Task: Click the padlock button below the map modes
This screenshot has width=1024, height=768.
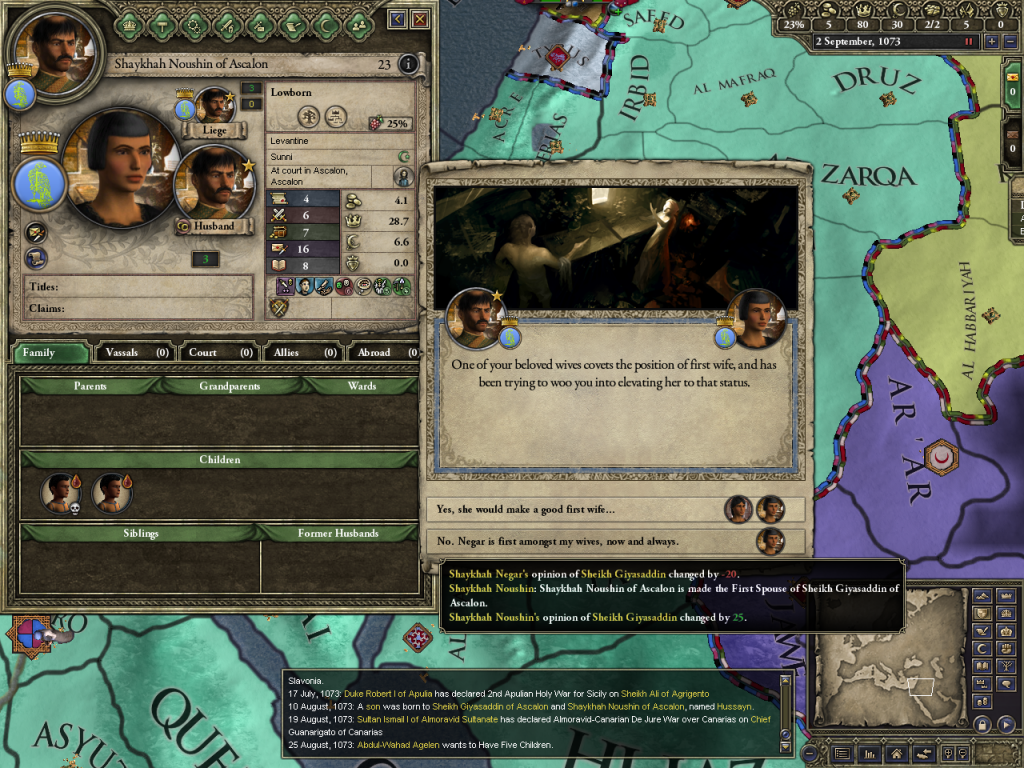Action: click(982, 724)
